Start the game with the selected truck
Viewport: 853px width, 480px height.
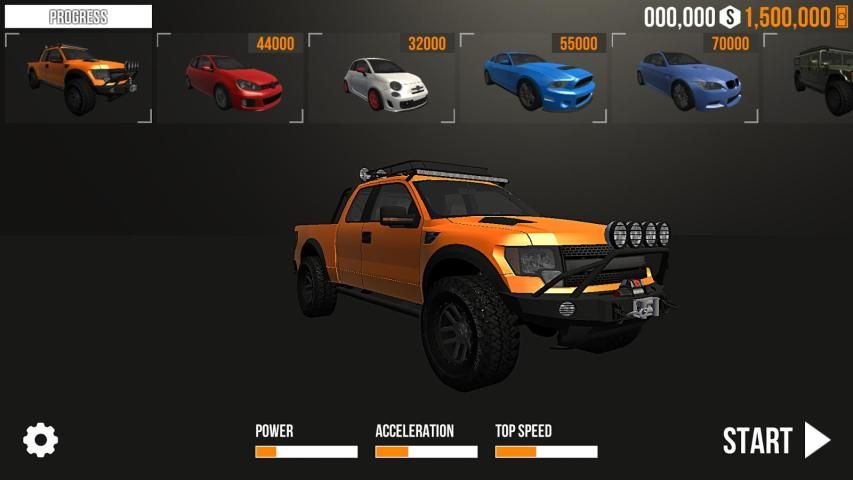pos(776,440)
